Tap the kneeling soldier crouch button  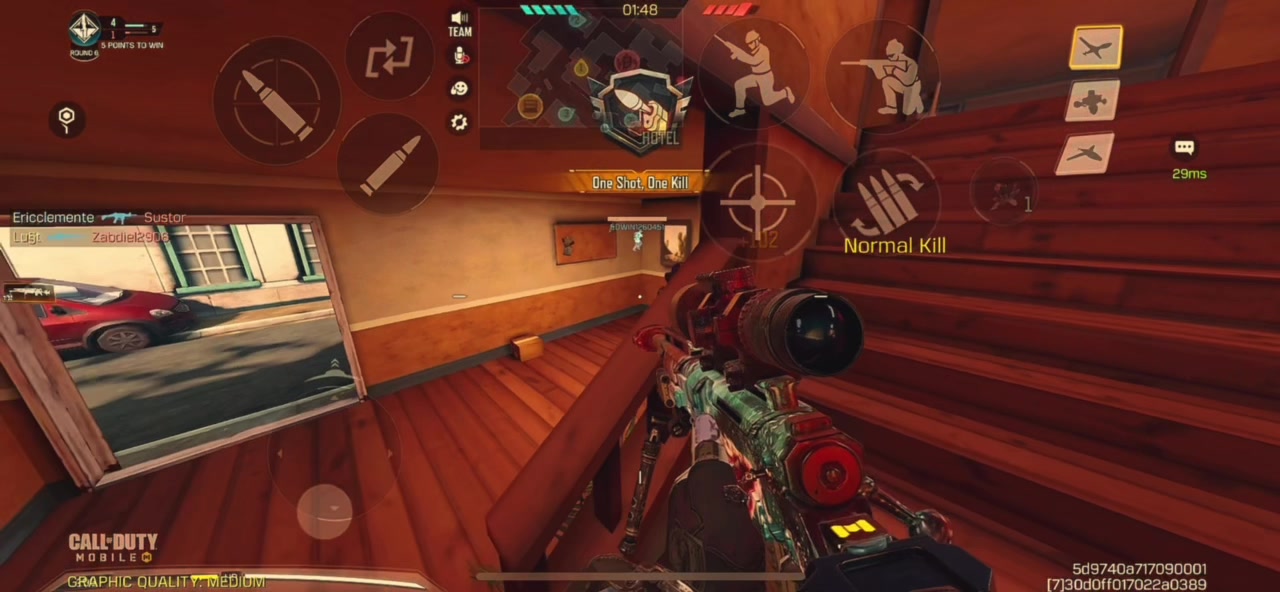pos(882,75)
